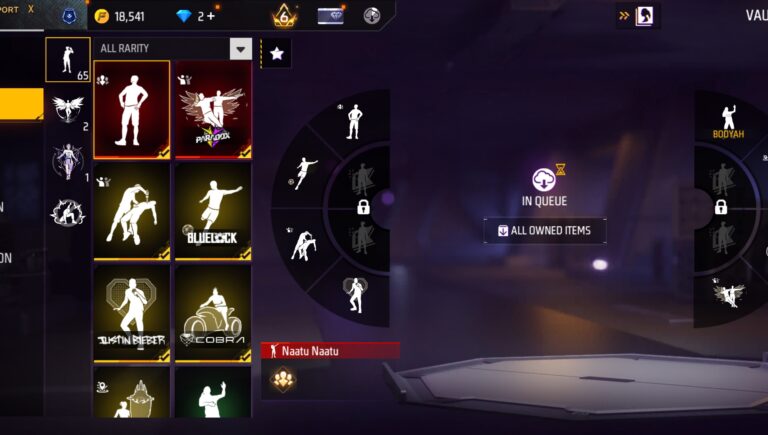Pick the Cobra motorcycle emote tile
This screenshot has height=435, width=768.
tap(213, 313)
